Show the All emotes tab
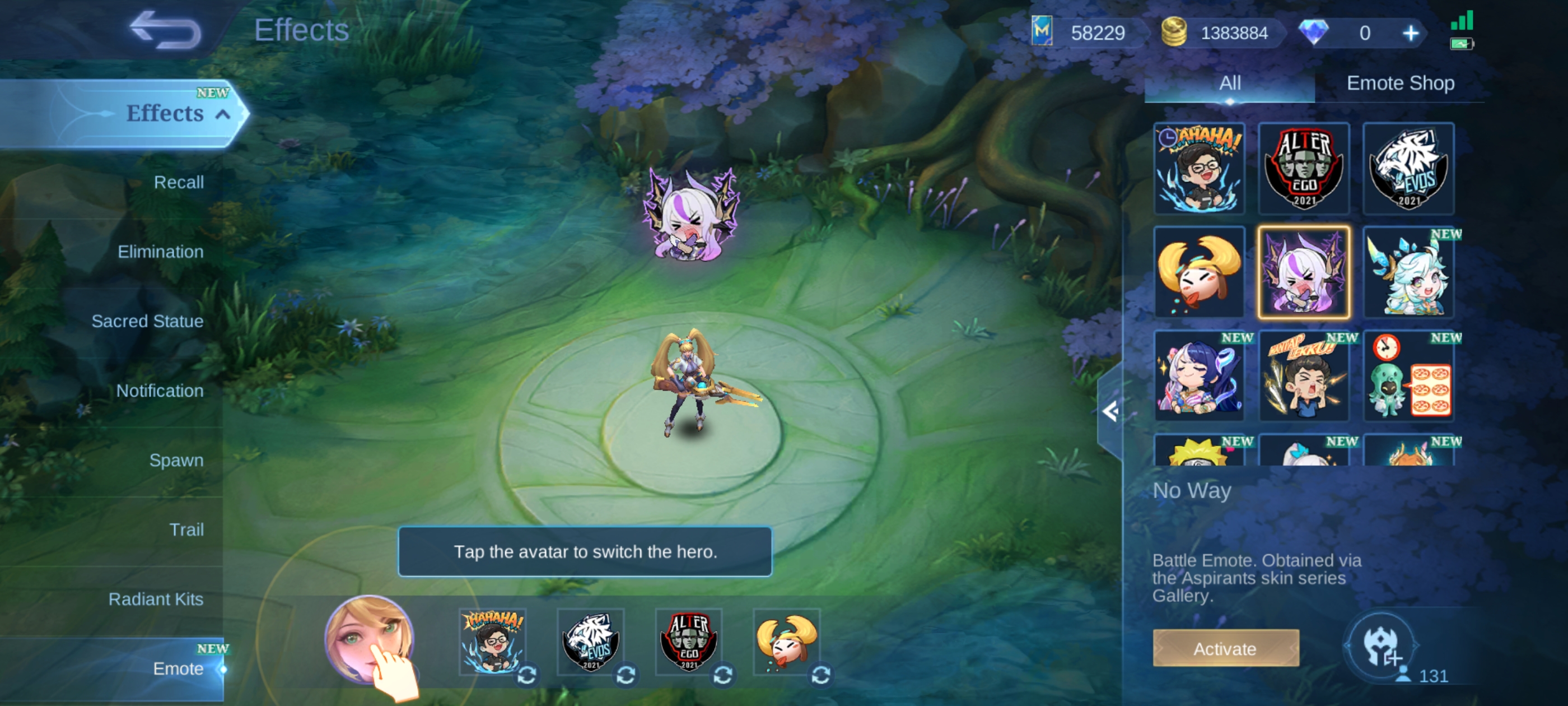Image resolution: width=1568 pixels, height=706 pixels. click(x=1230, y=83)
